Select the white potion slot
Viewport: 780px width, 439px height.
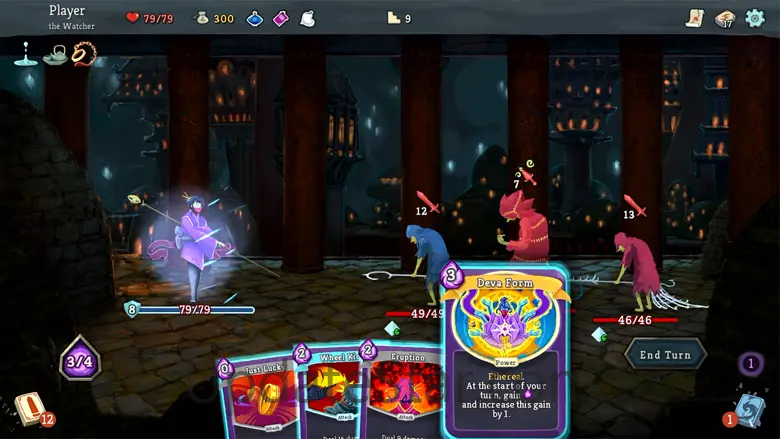307,18
